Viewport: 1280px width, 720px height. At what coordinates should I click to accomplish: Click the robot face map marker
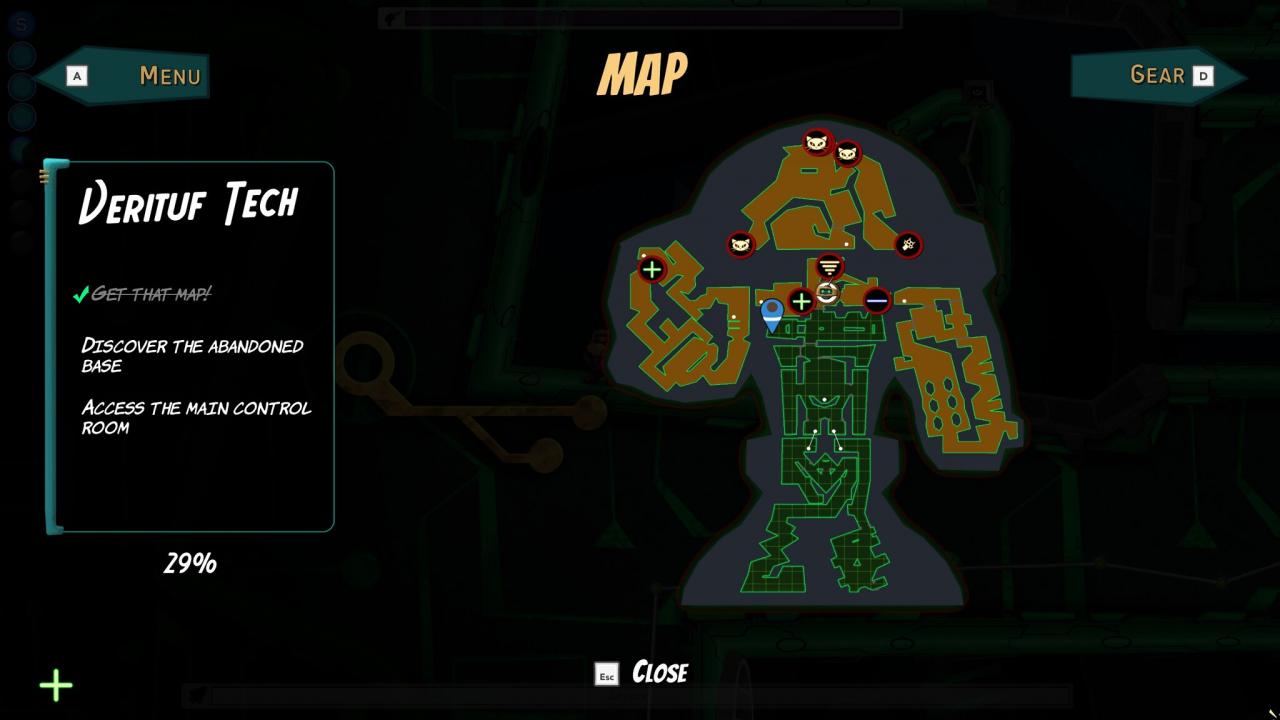(x=827, y=292)
